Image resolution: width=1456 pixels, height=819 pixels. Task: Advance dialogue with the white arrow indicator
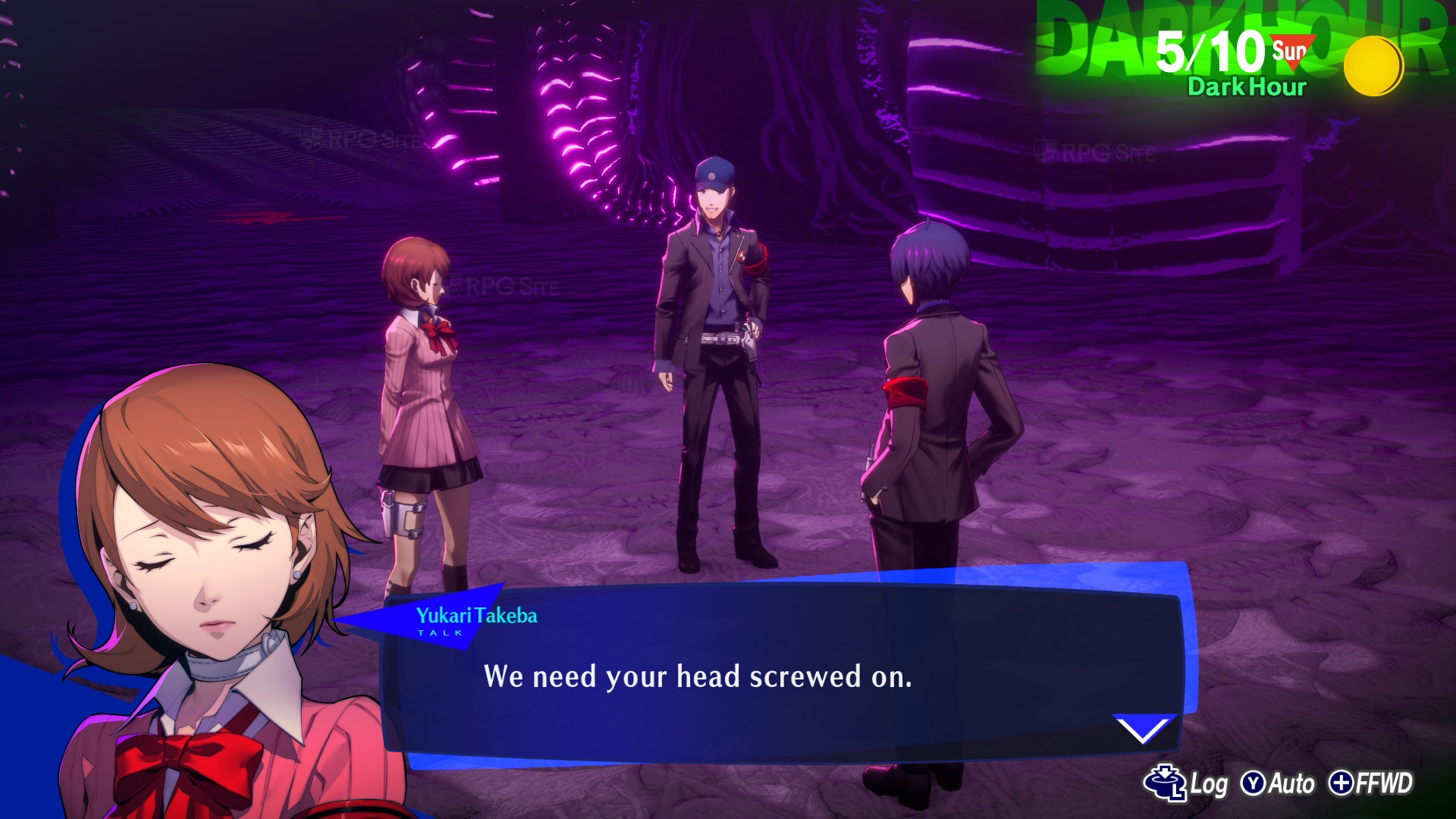[1143, 730]
